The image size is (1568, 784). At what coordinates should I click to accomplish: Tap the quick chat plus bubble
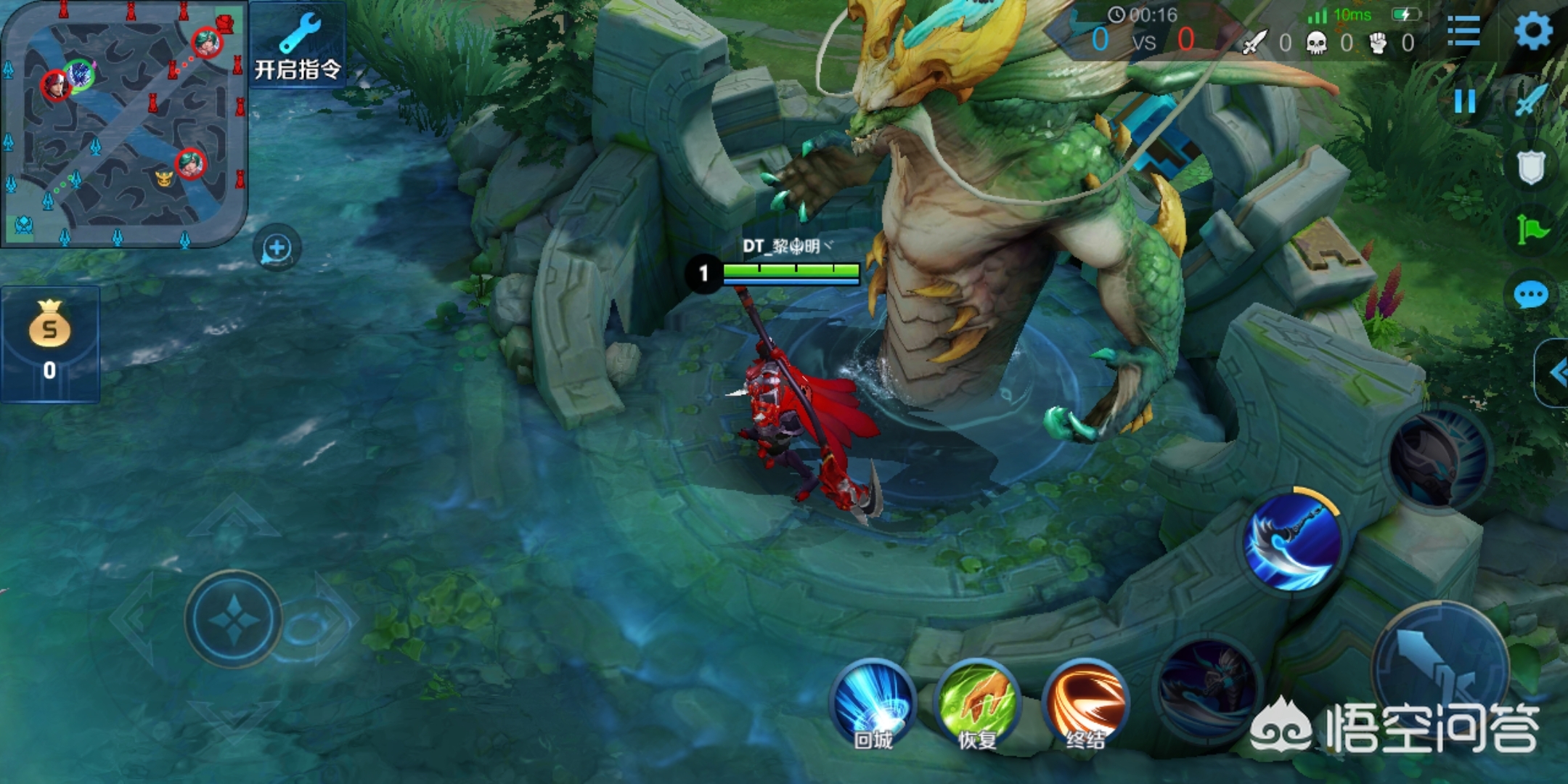pos(277,248)
